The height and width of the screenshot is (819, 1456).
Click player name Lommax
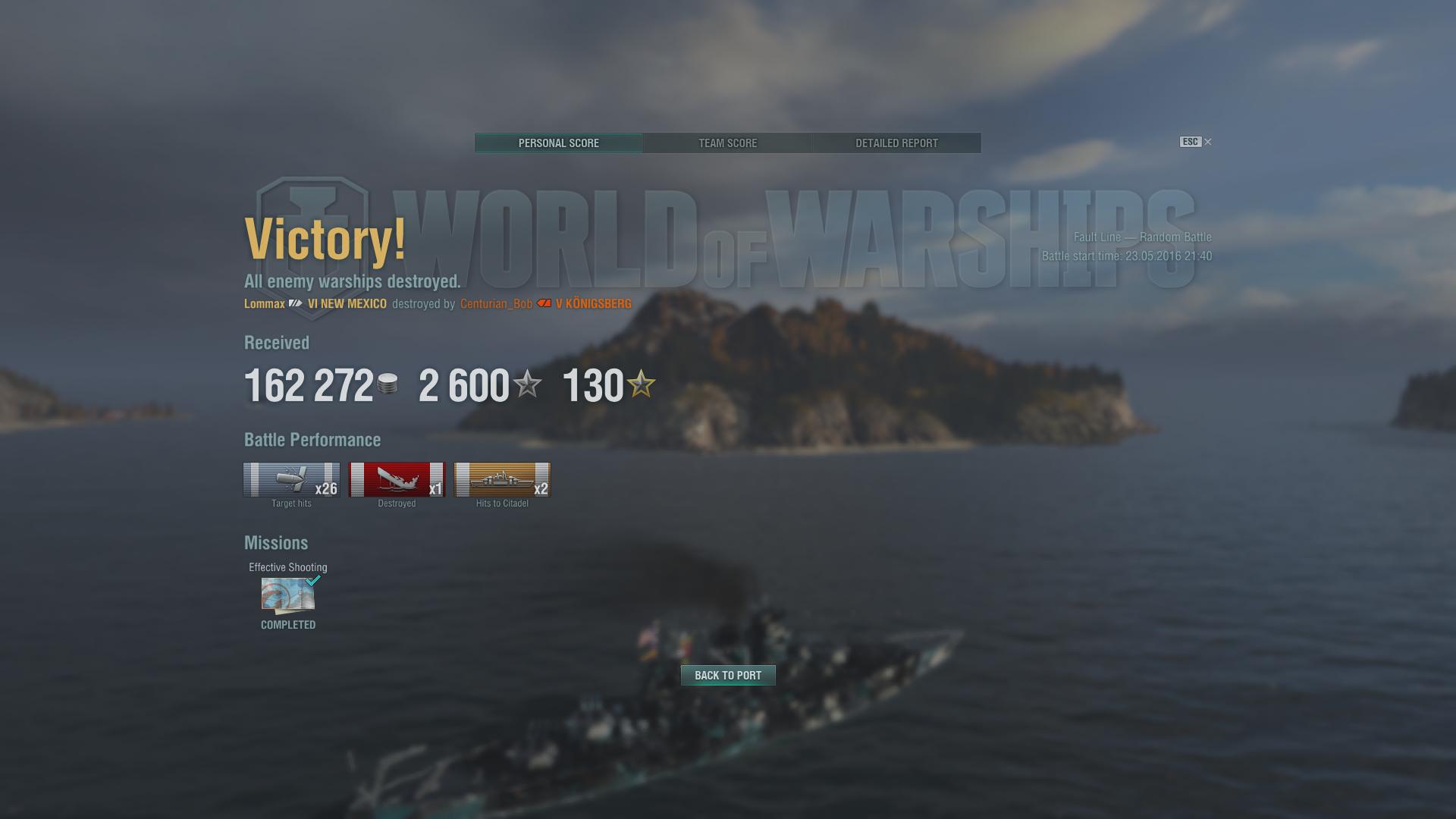264,304
